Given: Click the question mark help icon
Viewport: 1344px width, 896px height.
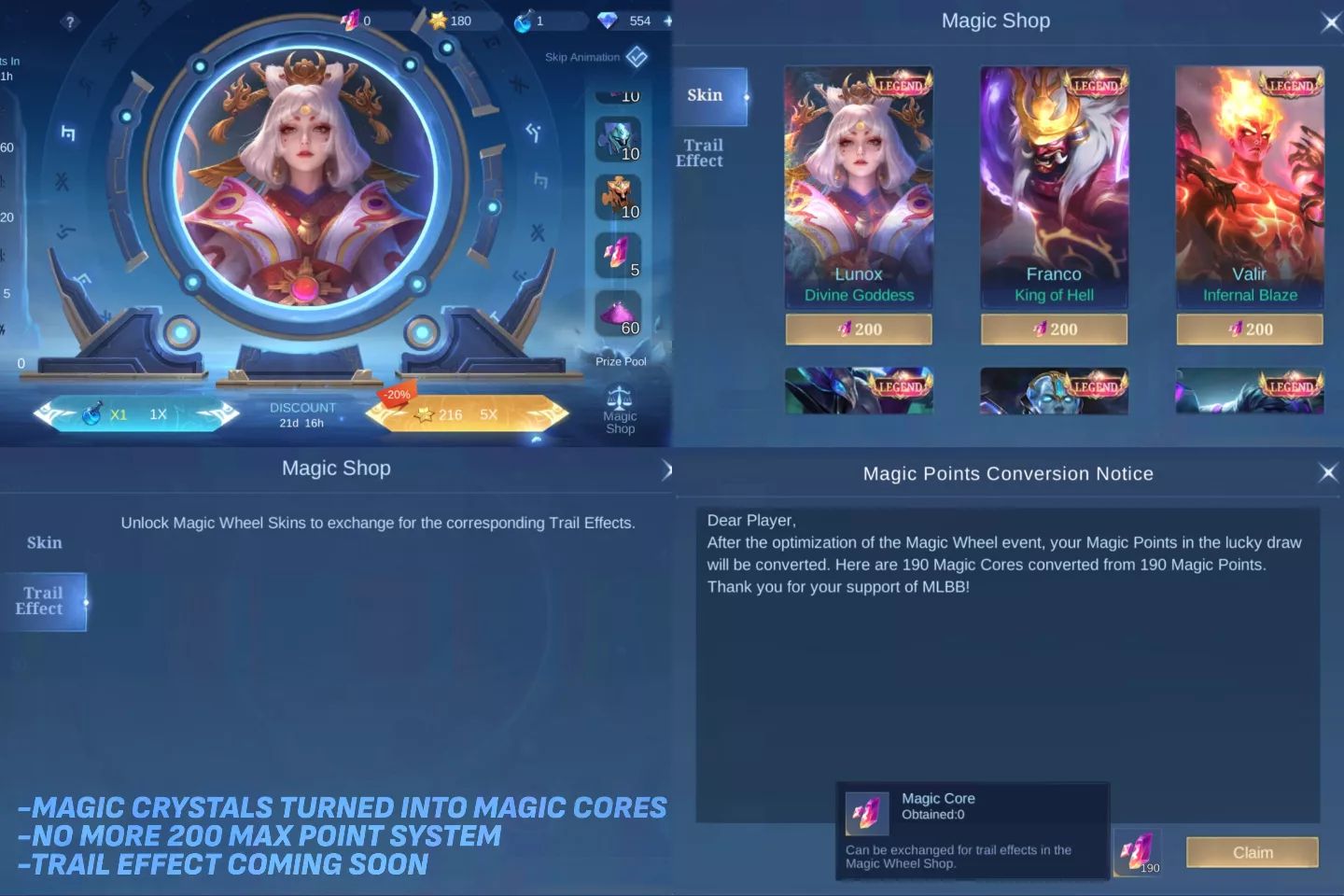Looking at the screenshot, I should [x=68, y=21].
